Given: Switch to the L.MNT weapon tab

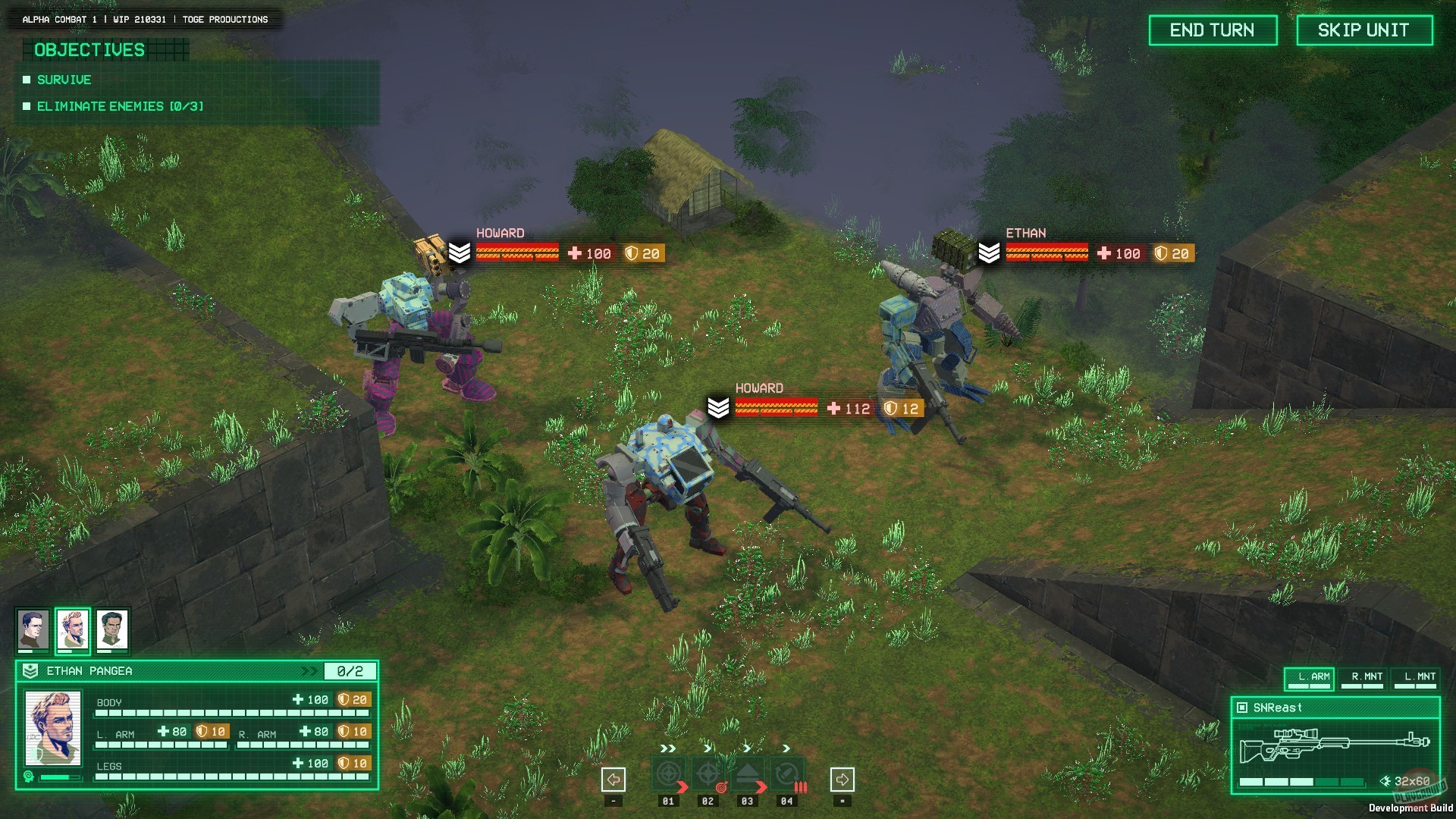Looking at the screenshot, I should (1416, 678).
